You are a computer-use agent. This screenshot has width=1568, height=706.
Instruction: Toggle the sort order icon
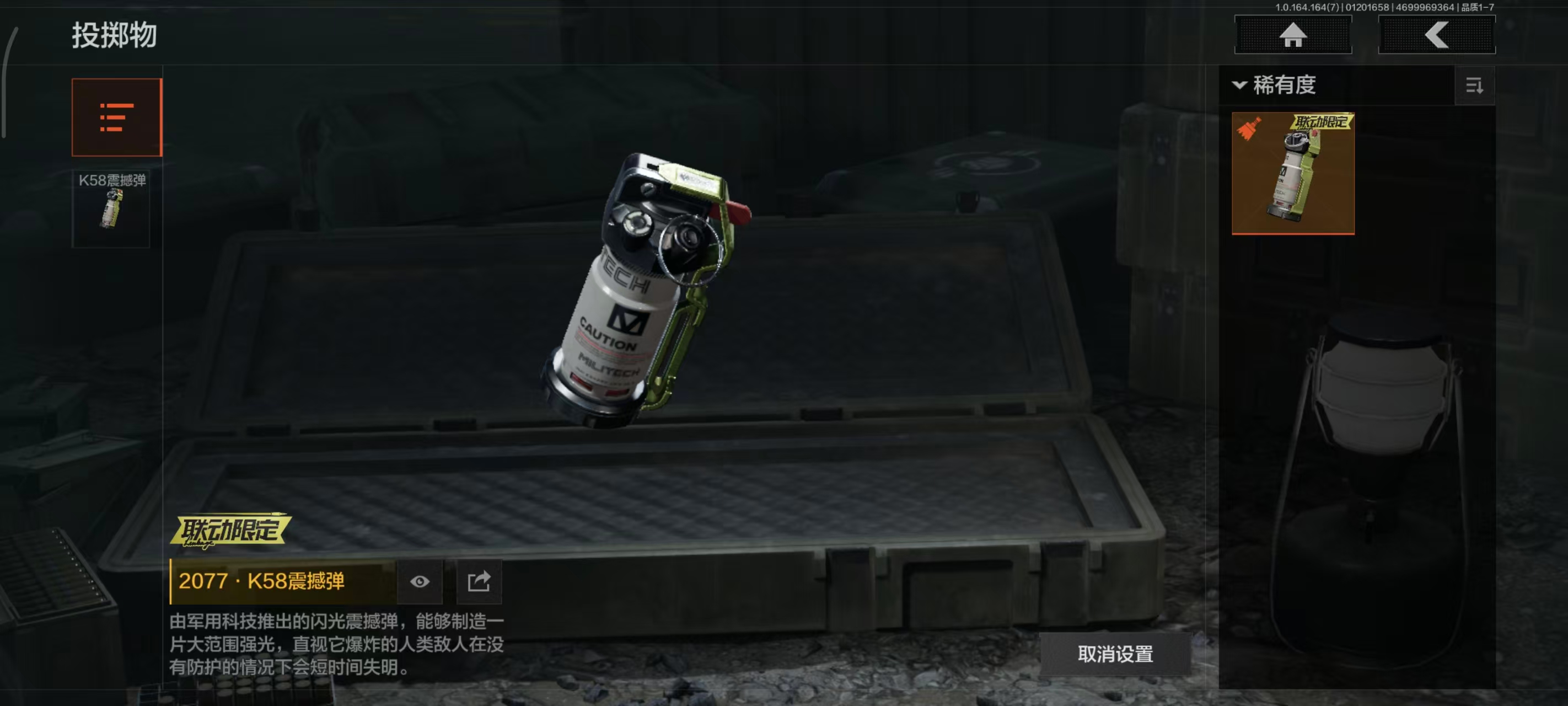(x=1474, y=86)
